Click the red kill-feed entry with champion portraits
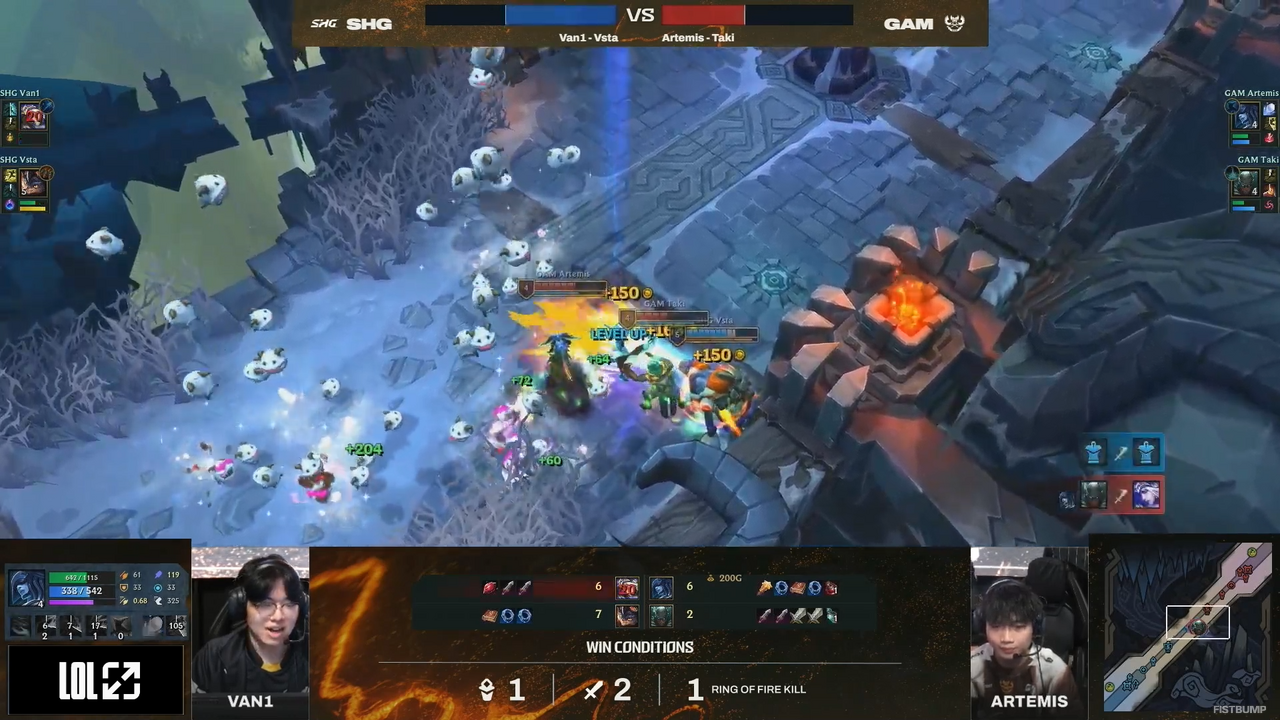The height and width of the screenshot is (720, 1280). [1120, 494]
